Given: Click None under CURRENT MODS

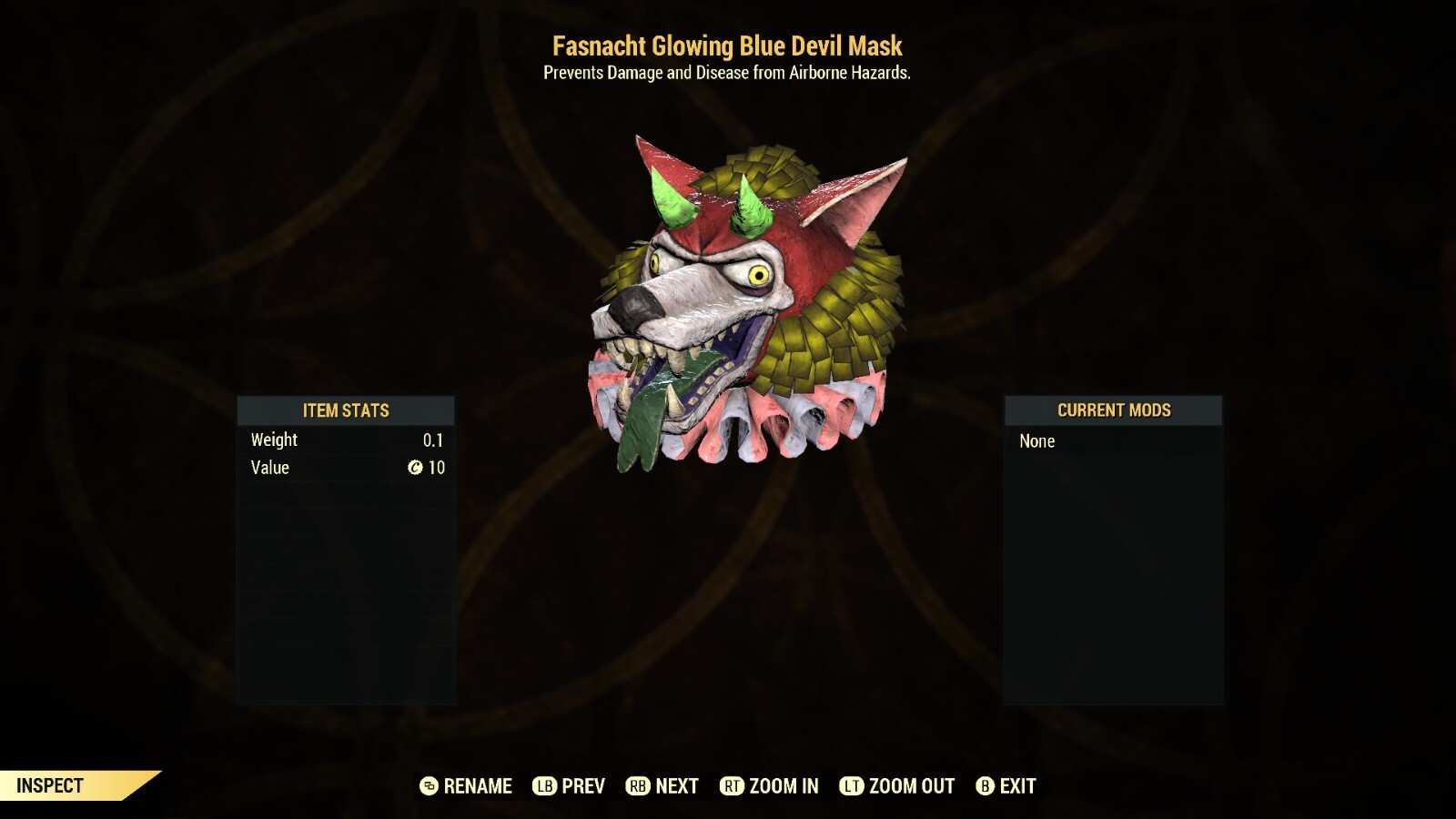Looking at the screenshot, I should (x=1037, y=440).
